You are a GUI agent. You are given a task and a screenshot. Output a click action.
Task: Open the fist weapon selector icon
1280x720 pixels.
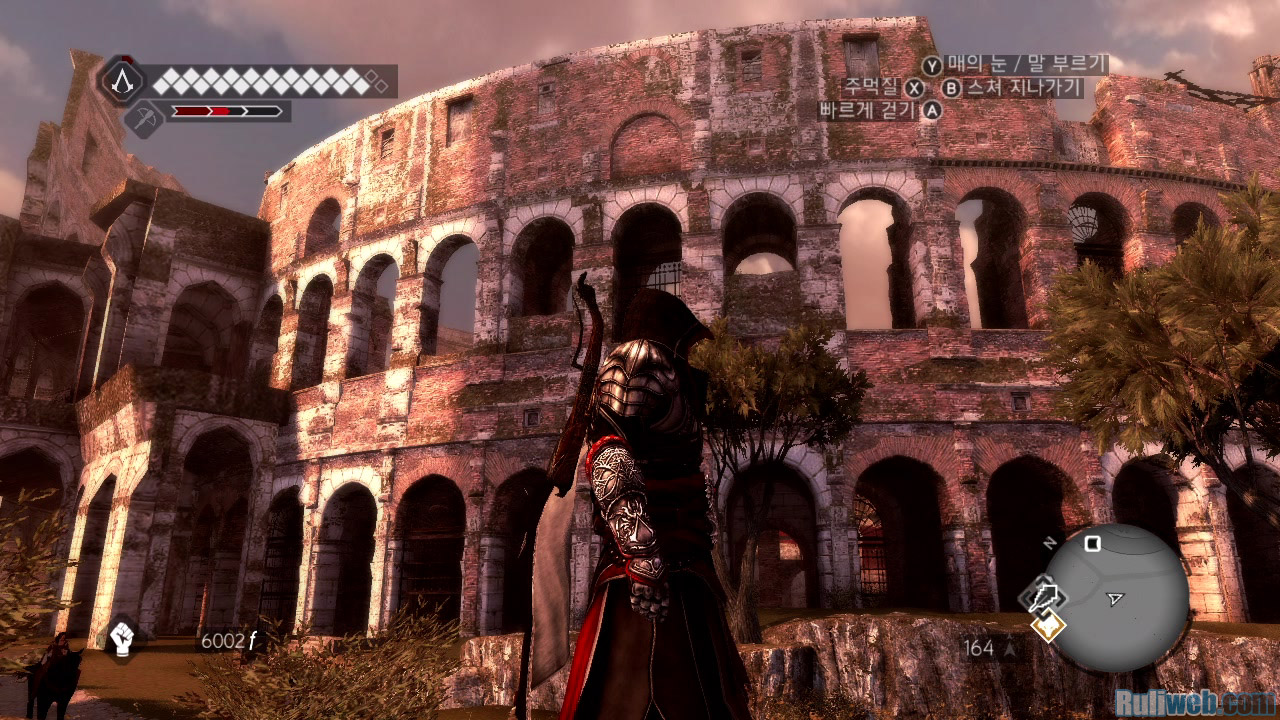coord(122,638)
